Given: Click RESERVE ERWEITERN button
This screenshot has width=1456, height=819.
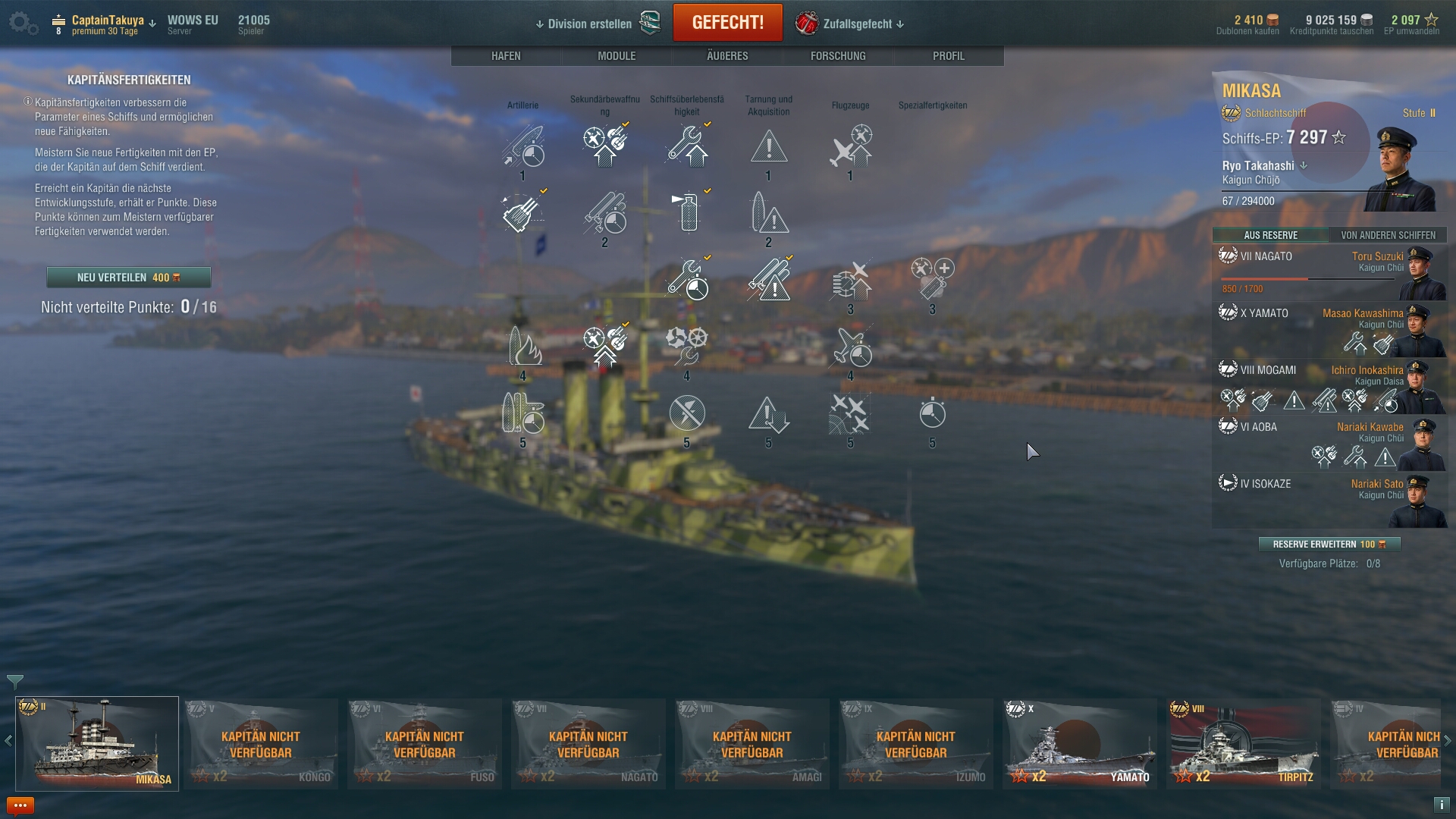Looking at the screenshot, I should tap(1329, 544).
